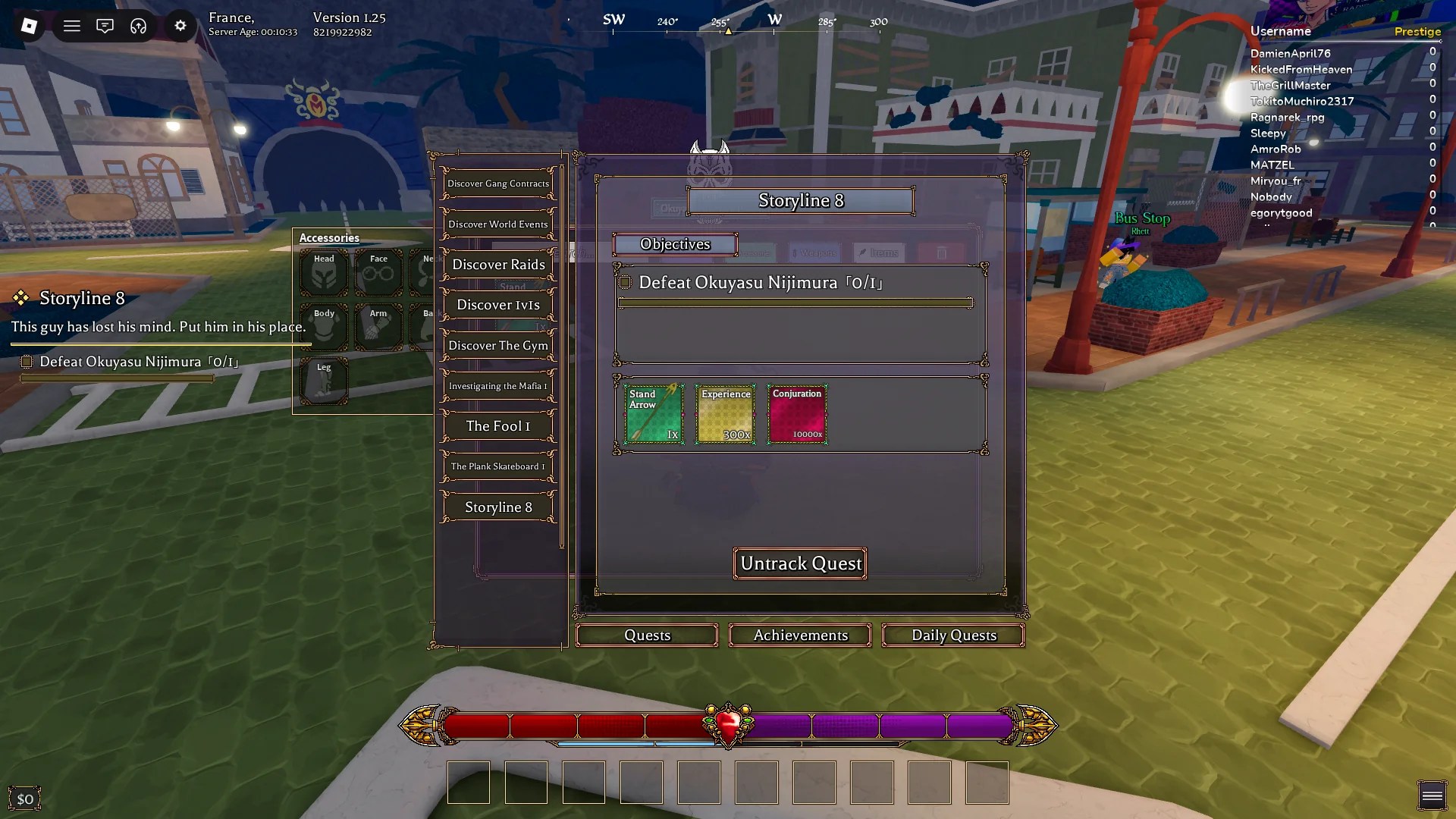The height and width of the screenshot is (819, 1456).
Task: Open the chat bubble icon
Action: click(x=105, y=26)
